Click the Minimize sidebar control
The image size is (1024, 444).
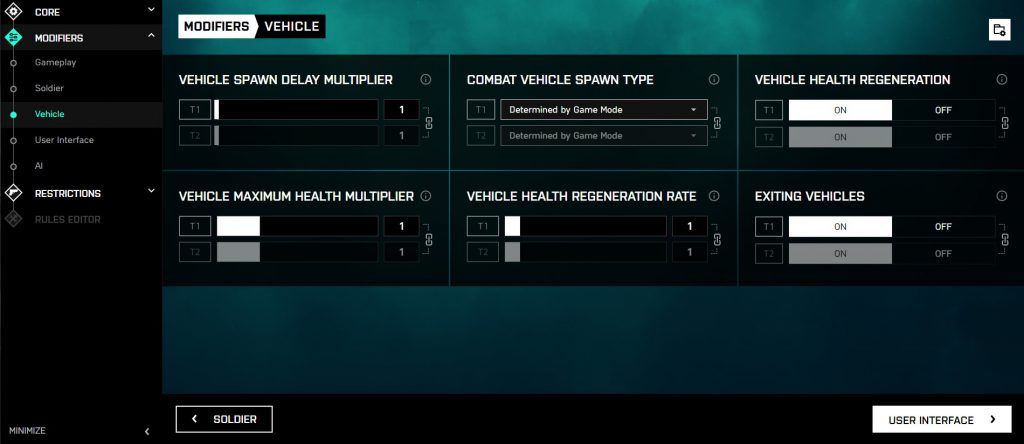click(78, 431)
